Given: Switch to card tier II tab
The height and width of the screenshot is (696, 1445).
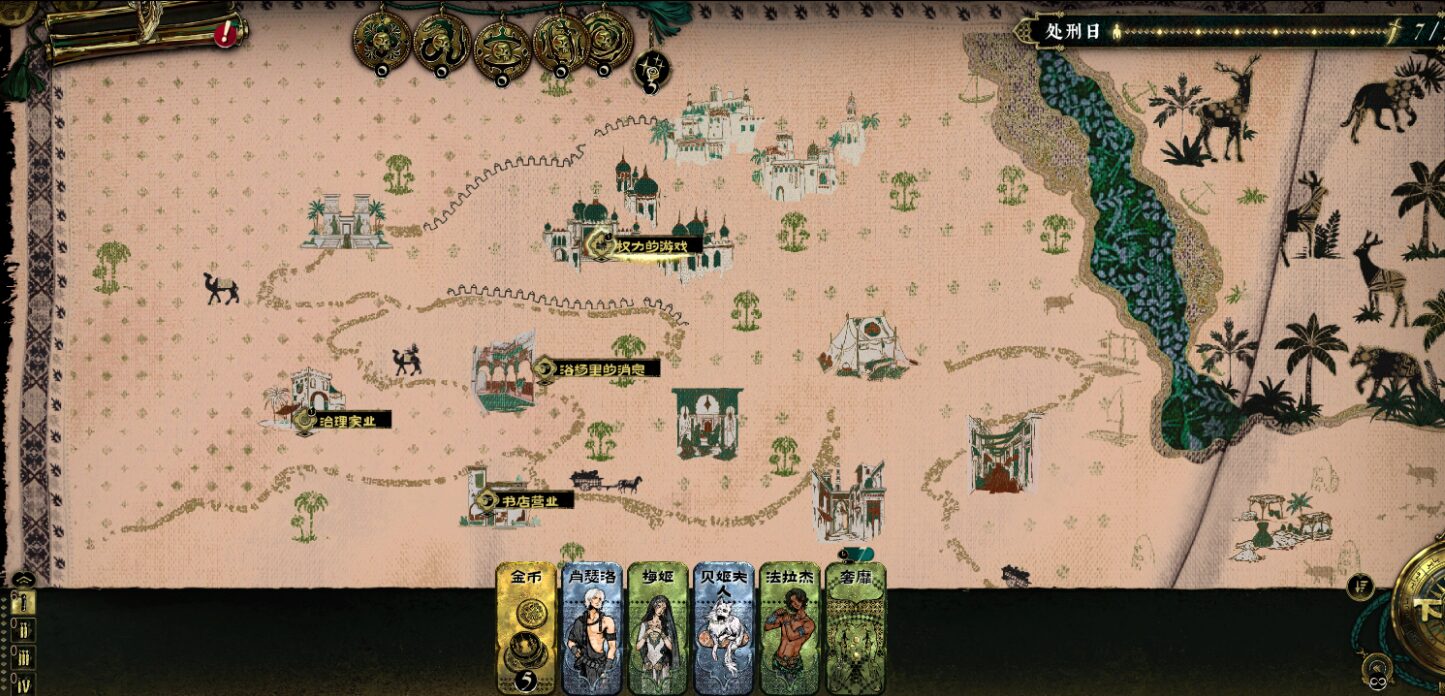Looking at the screenshot, I should coord(22,630).
